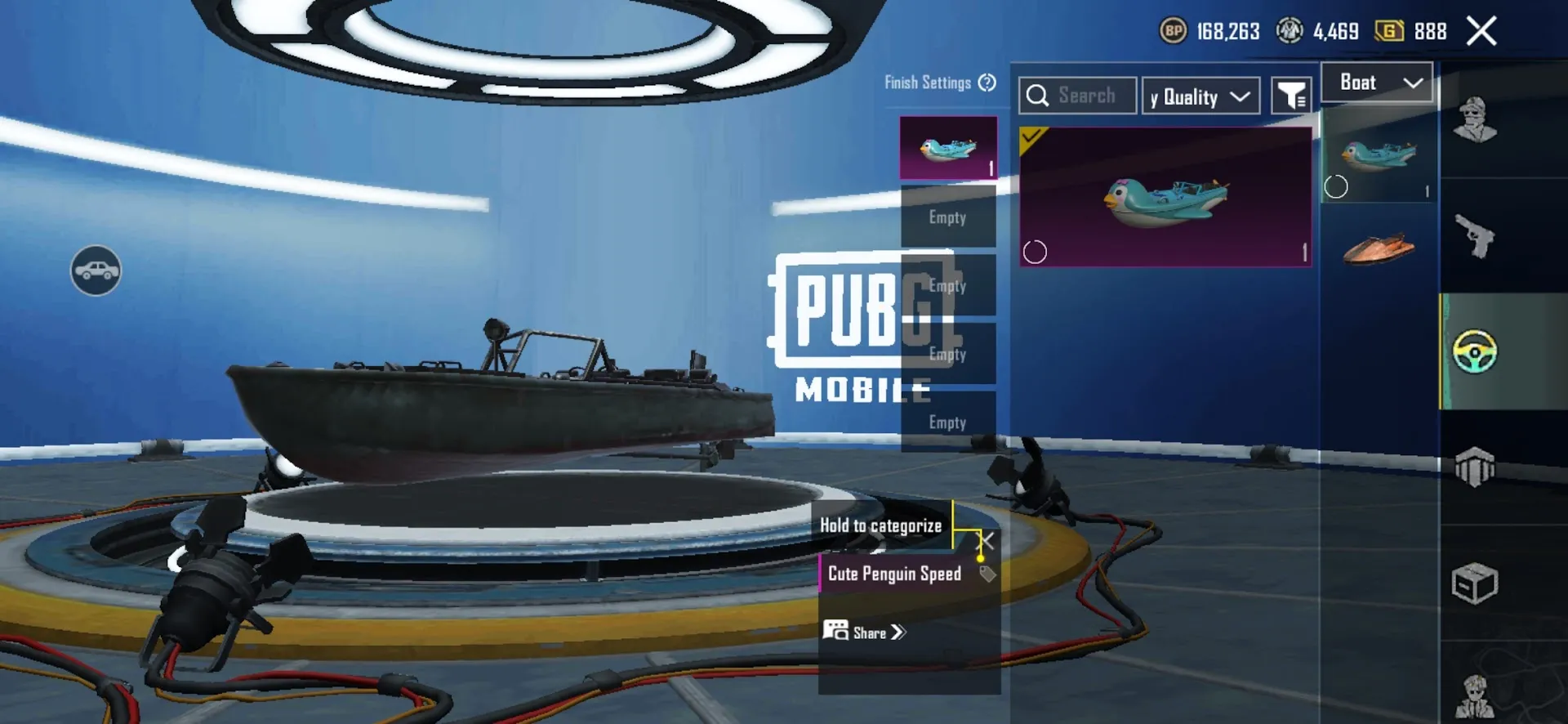Tap the tag icon beside Cute Penguin Speed
1568x724 pixels.
[987, 574]
